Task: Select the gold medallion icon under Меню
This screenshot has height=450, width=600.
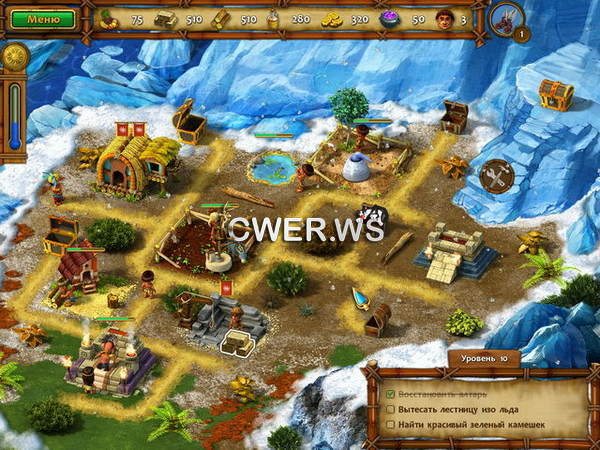Action: [14, 58]
